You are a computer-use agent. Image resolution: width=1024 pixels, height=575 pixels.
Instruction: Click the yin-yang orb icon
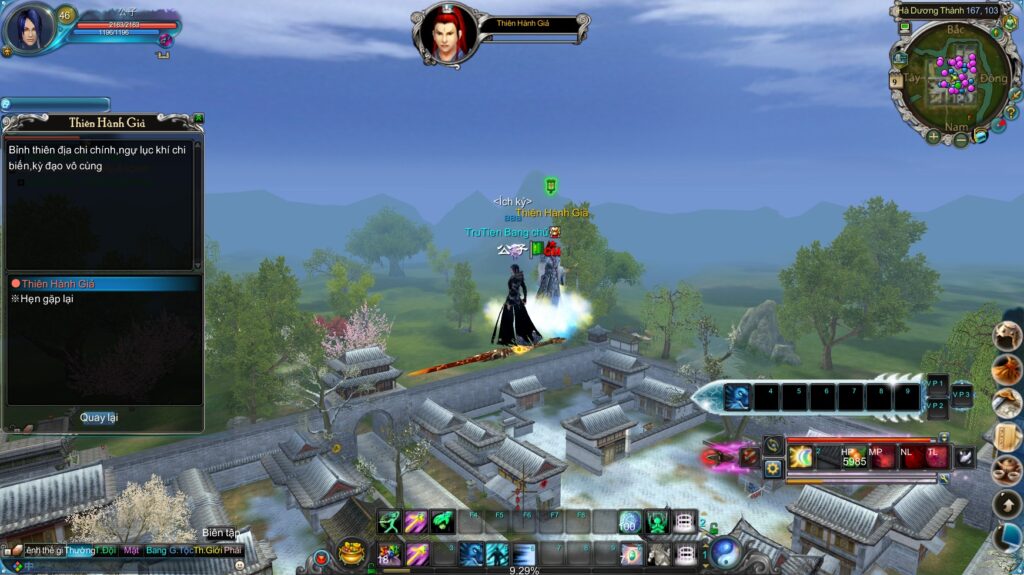[x=726, y=551]
